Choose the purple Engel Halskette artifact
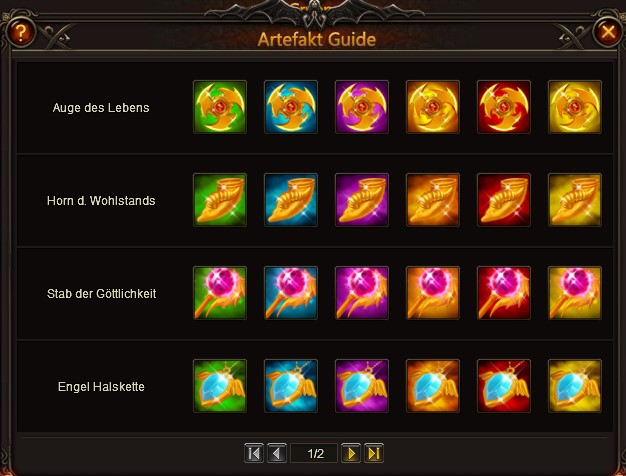Image resolution: width=626 pixels, height=476 pixels. [362, 386]
